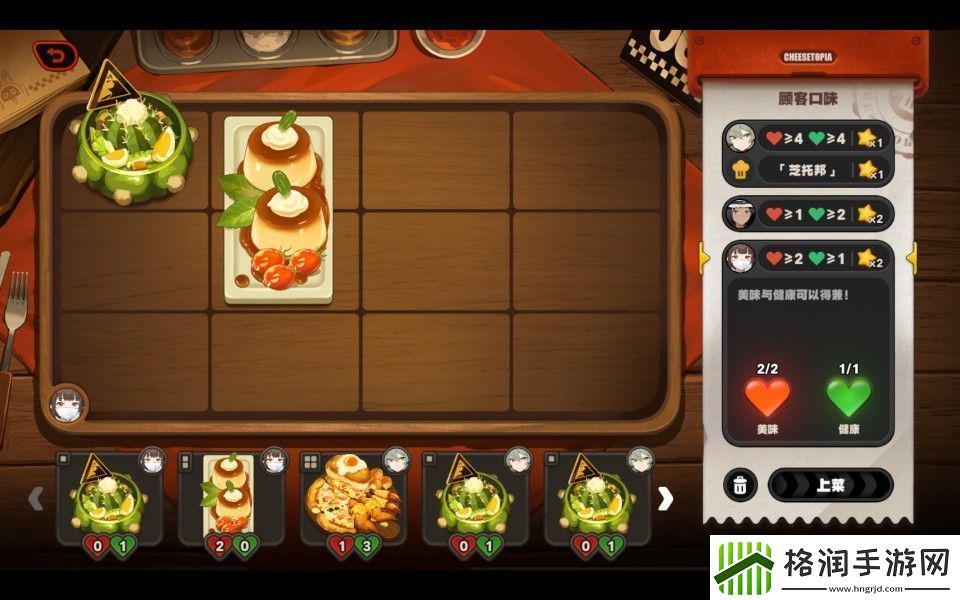Image resolution: width=960 pixels, height=600 pixels.
Task: Select the customer wanting ≥1 tasty ≥2 healthy
Action: [807, 214]
